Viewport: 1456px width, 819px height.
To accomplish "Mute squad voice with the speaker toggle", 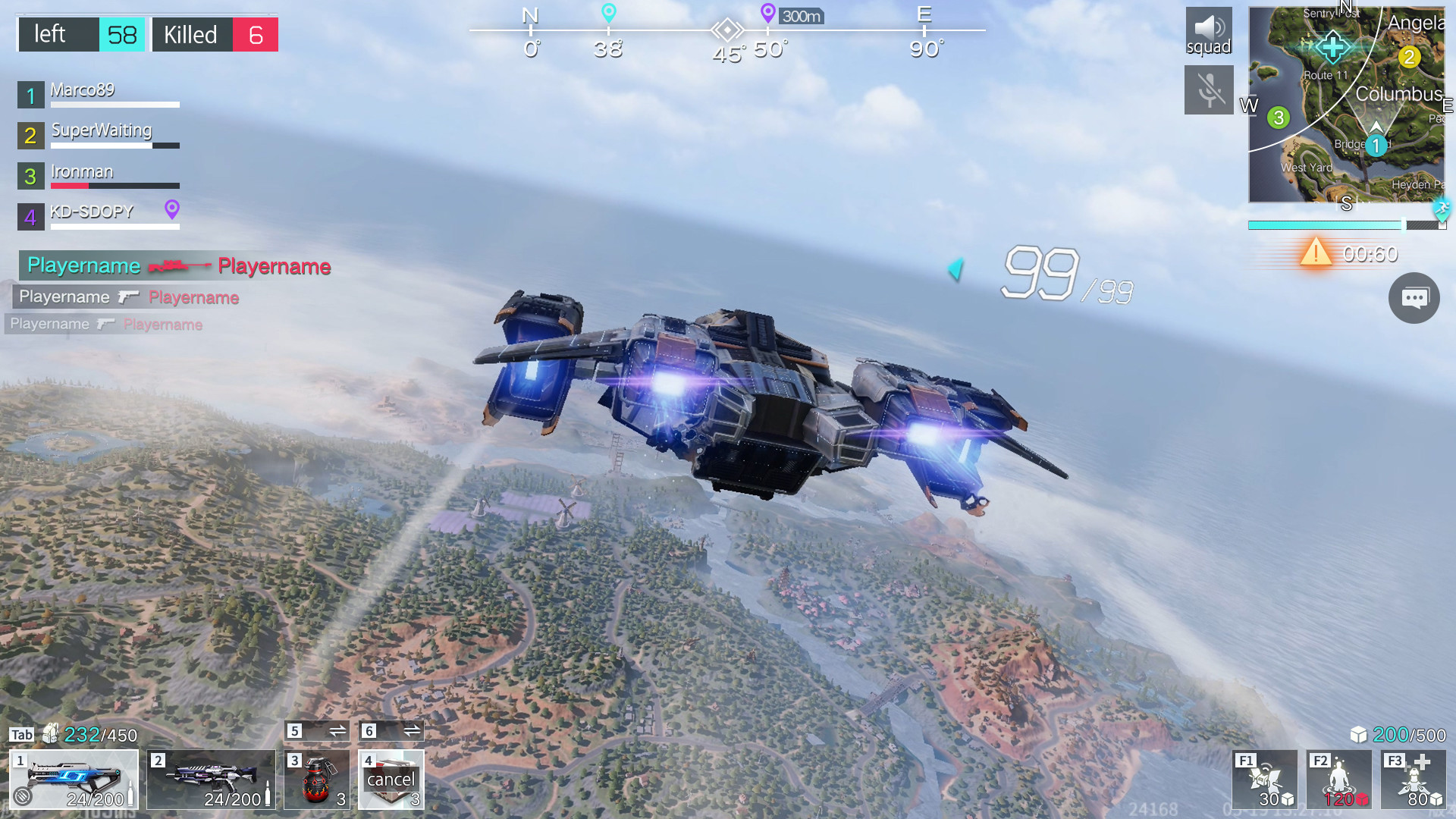I will click(x=1209, y=30).
